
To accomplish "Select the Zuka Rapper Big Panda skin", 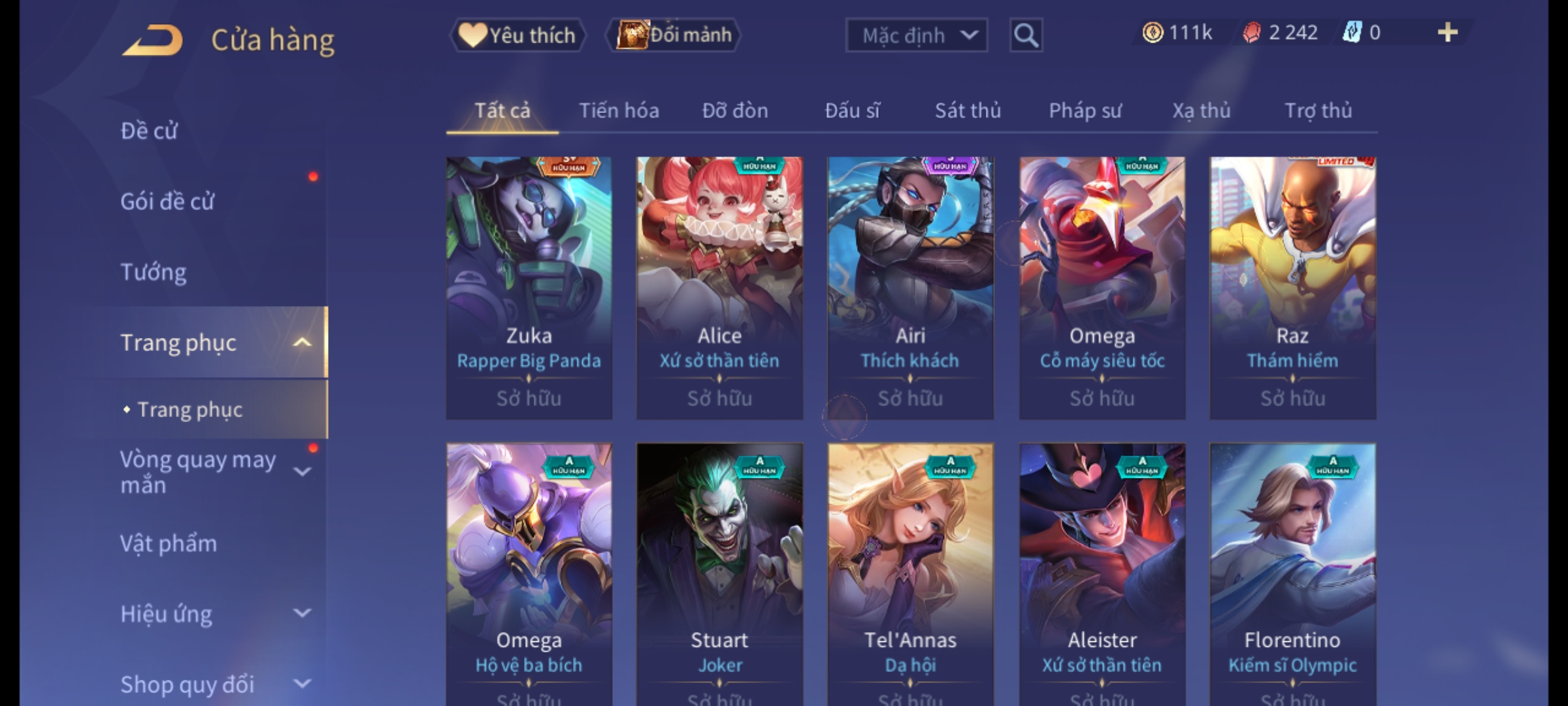I will coord(529,288).
